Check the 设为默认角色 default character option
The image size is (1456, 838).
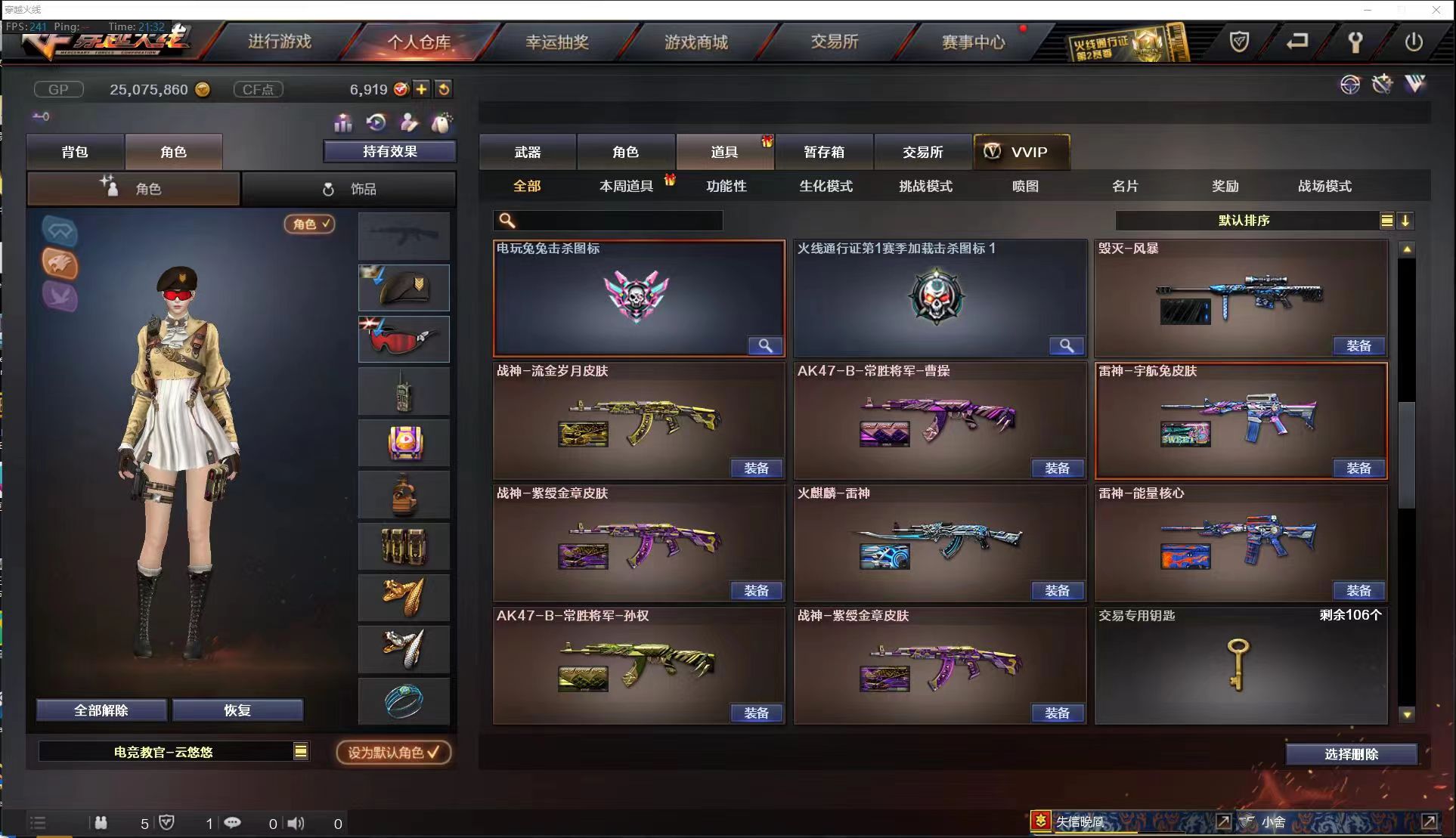(x=393, y=752)
